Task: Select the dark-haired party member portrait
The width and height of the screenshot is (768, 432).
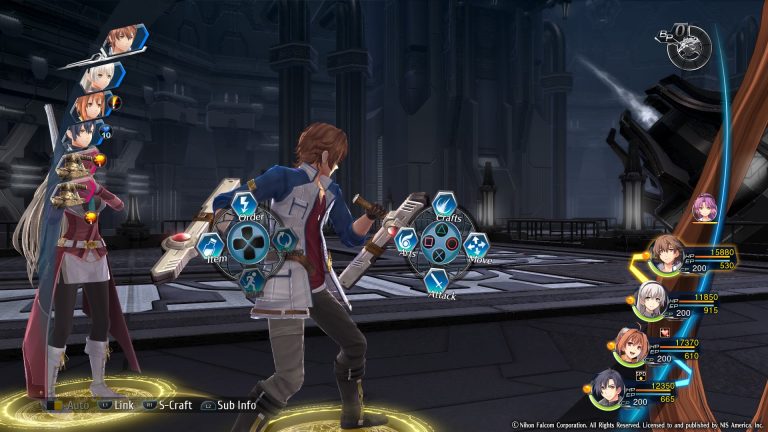Action: tap(608, 387)
